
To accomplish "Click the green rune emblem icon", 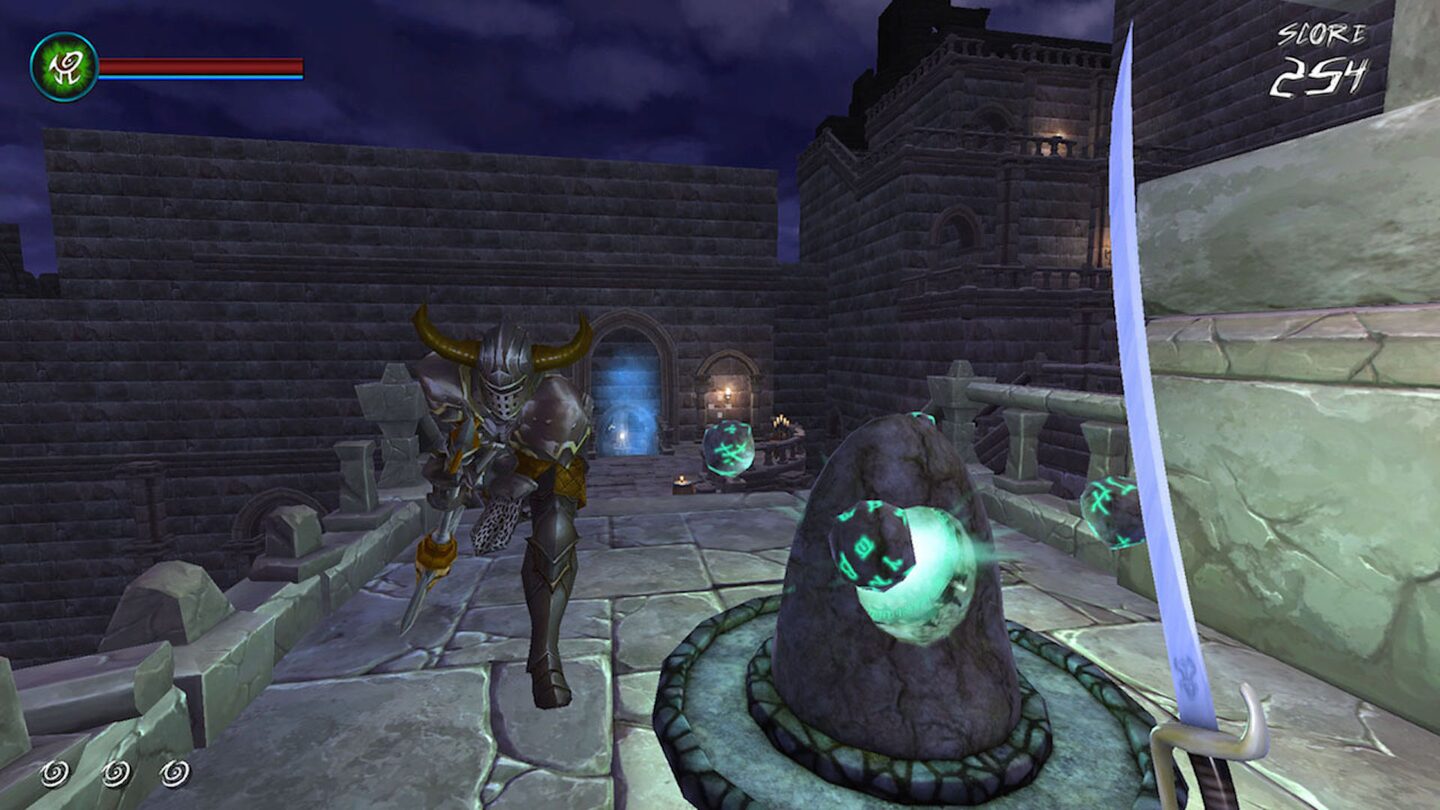I will point(64,67).
